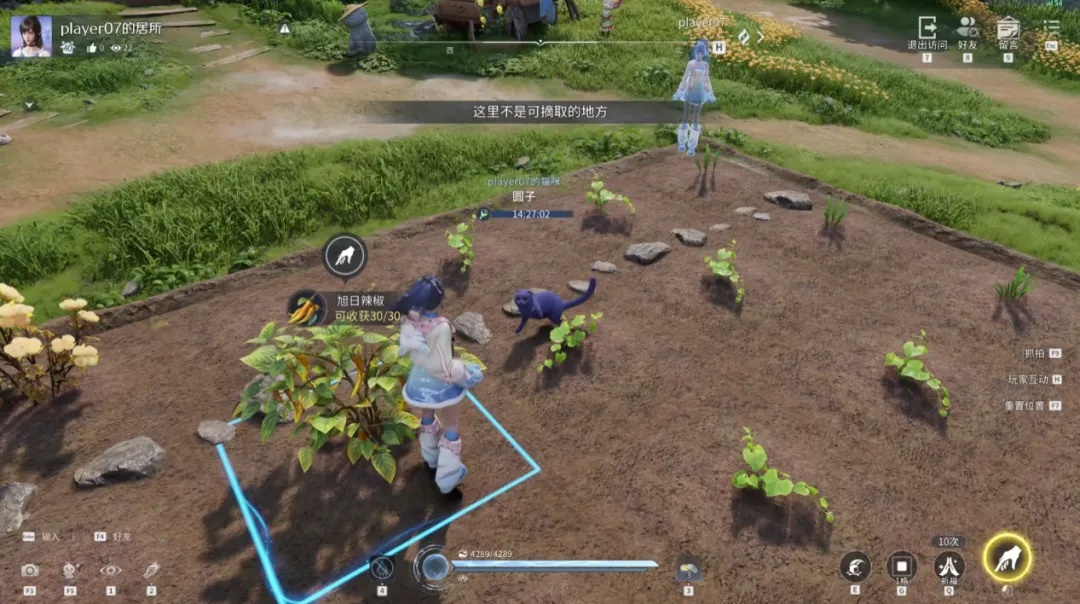Click the 退出访问 exit visit button
1080x604 pixels.
click(x=927, y=30)
